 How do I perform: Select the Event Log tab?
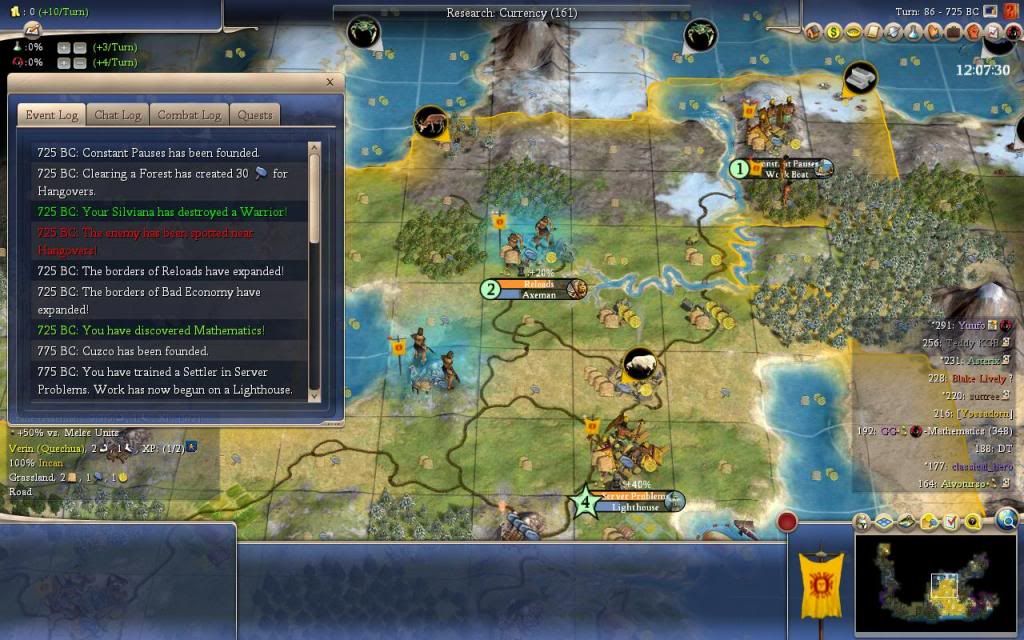[x=52, y=115]
